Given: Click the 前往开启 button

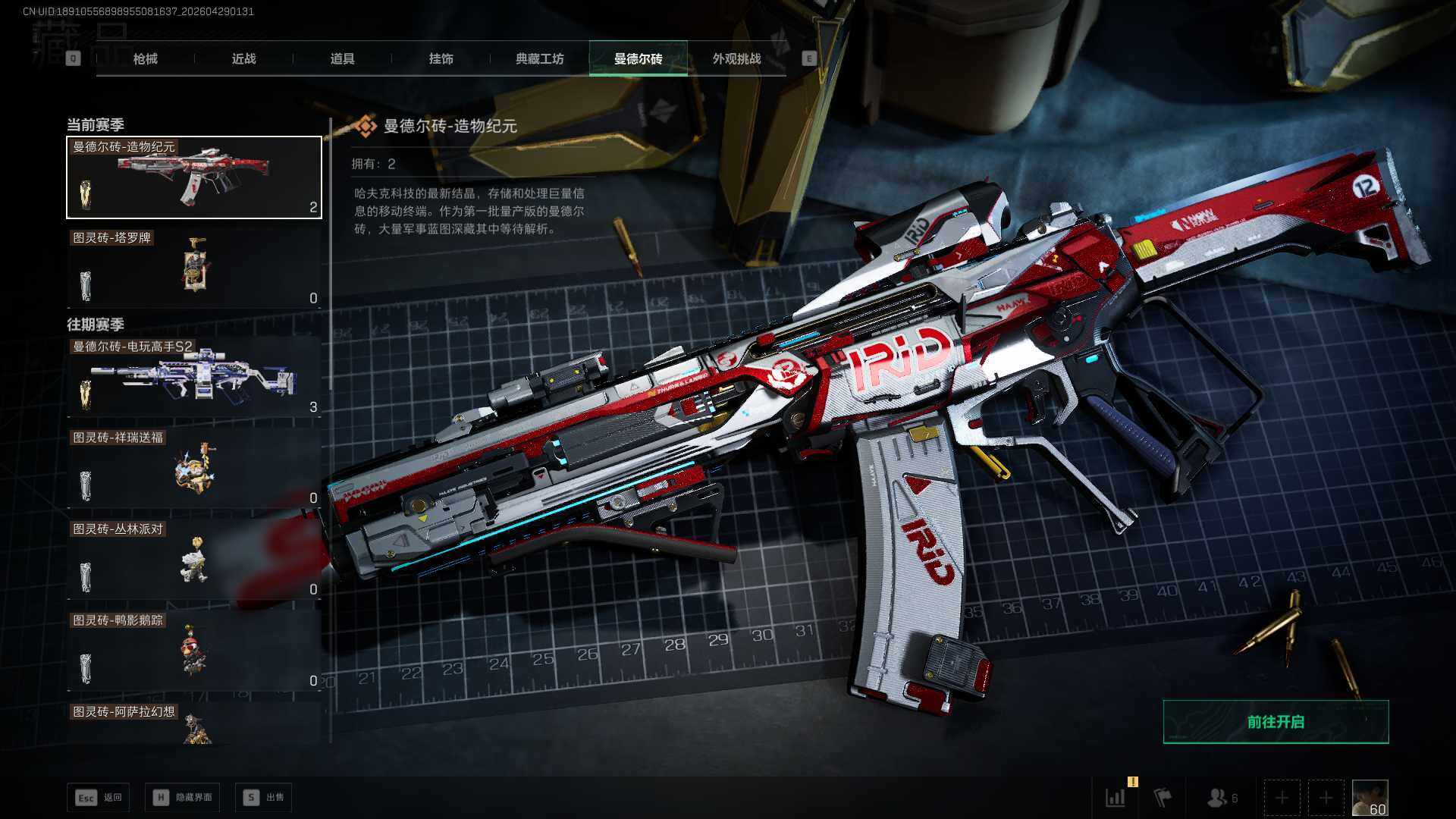Looking at the screenshot, I should click(x=1276, y=722).
